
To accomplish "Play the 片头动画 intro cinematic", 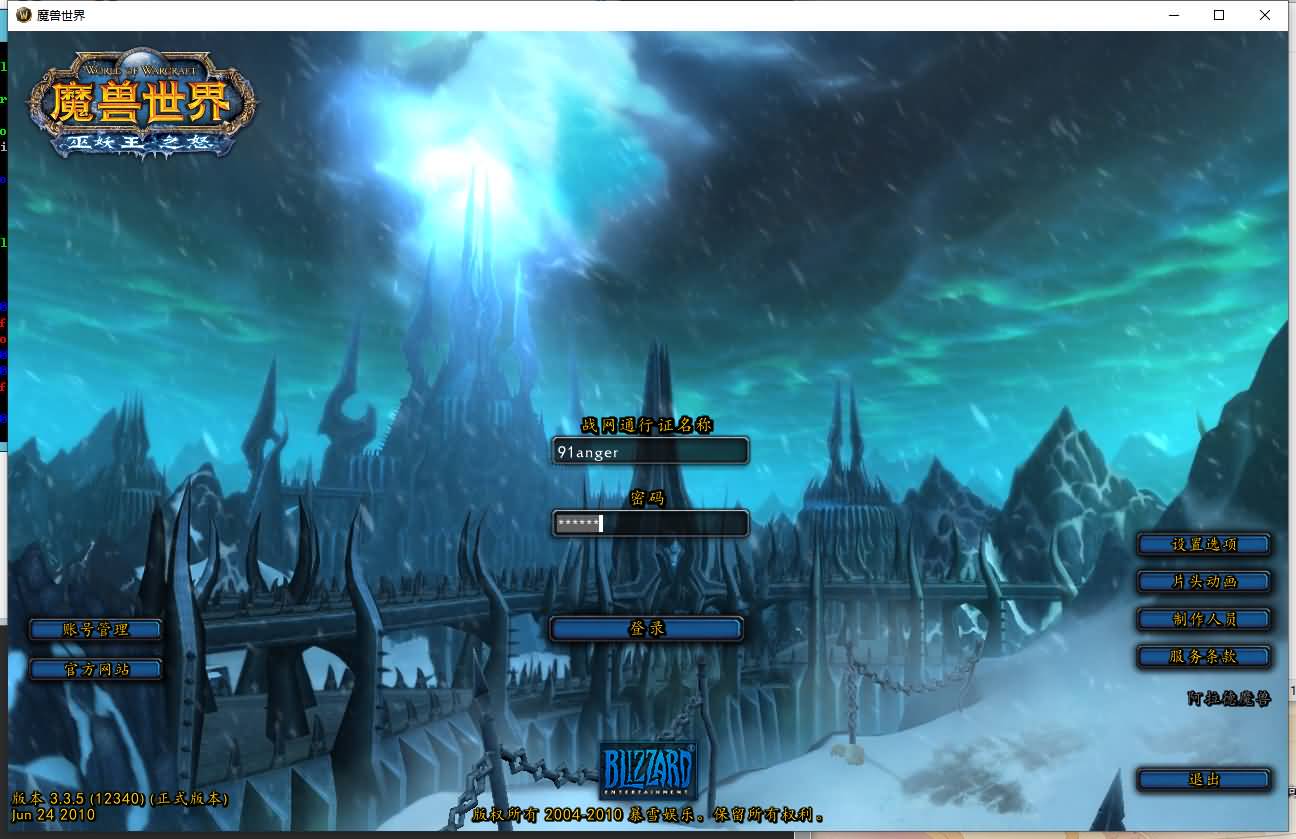I will [x=1204, y=582].
